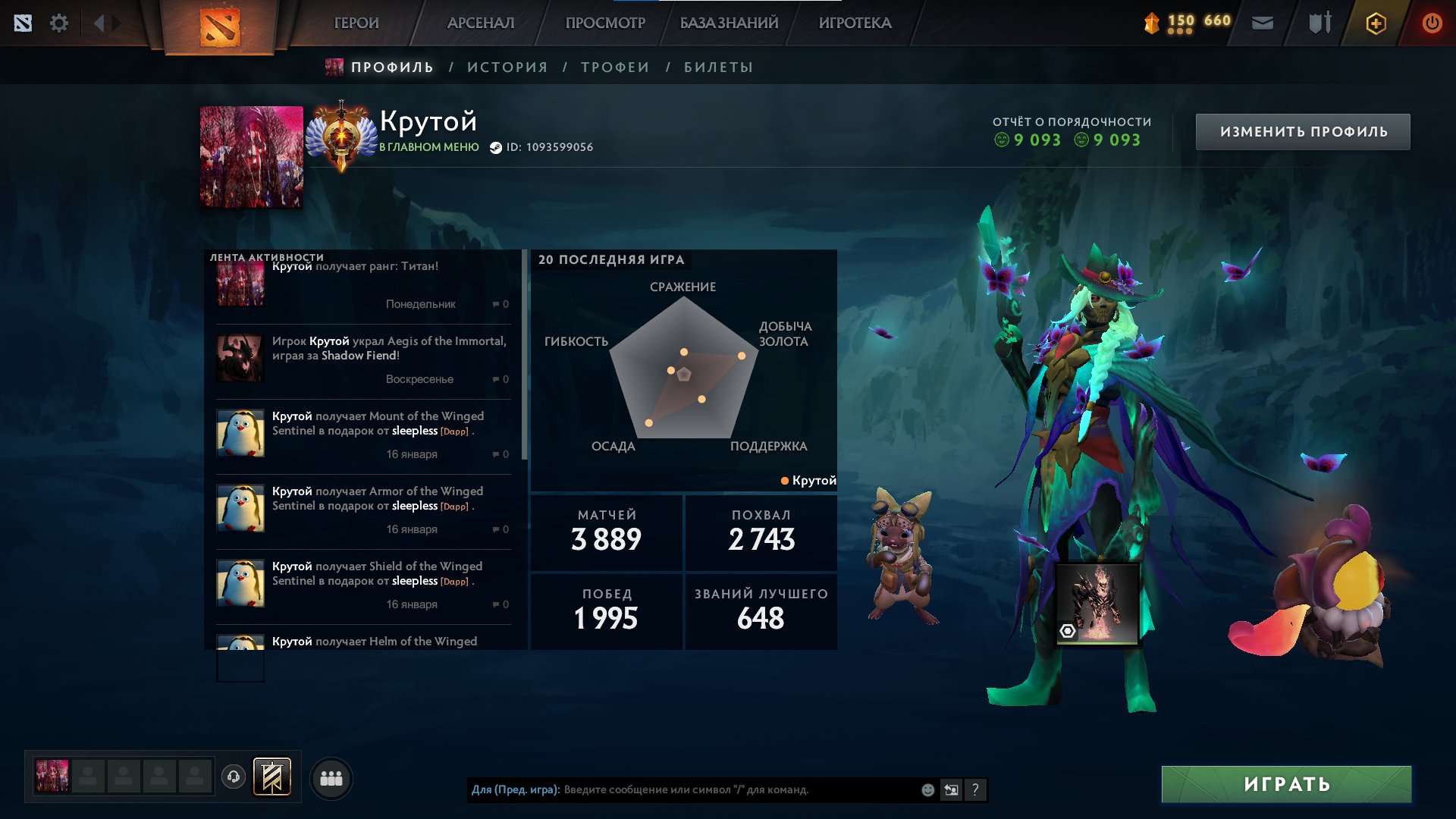
Task: Open the ИГРОТЕКА arcade menu
Action: [x=855, y=23]
